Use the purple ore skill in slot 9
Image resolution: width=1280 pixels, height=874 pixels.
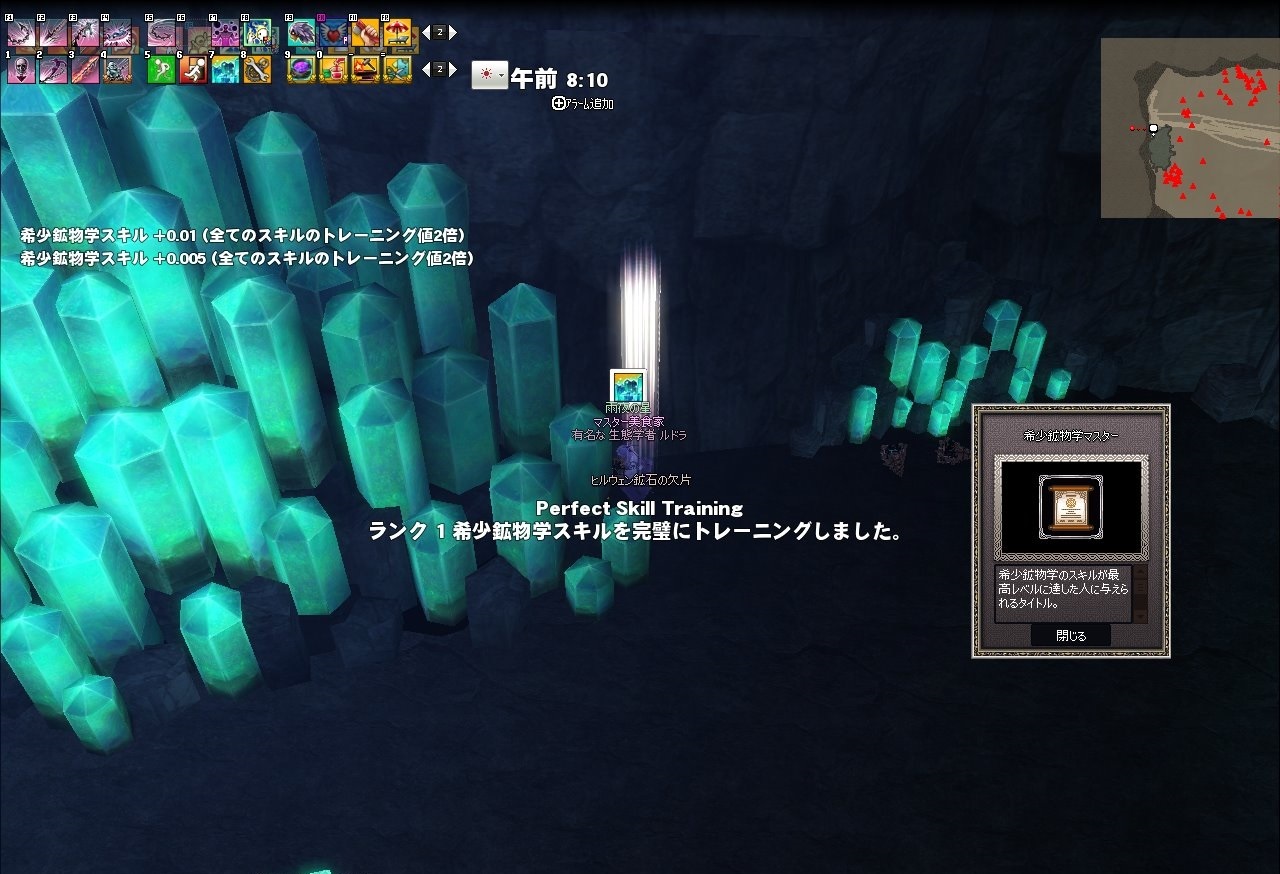(x=301, y=69)
